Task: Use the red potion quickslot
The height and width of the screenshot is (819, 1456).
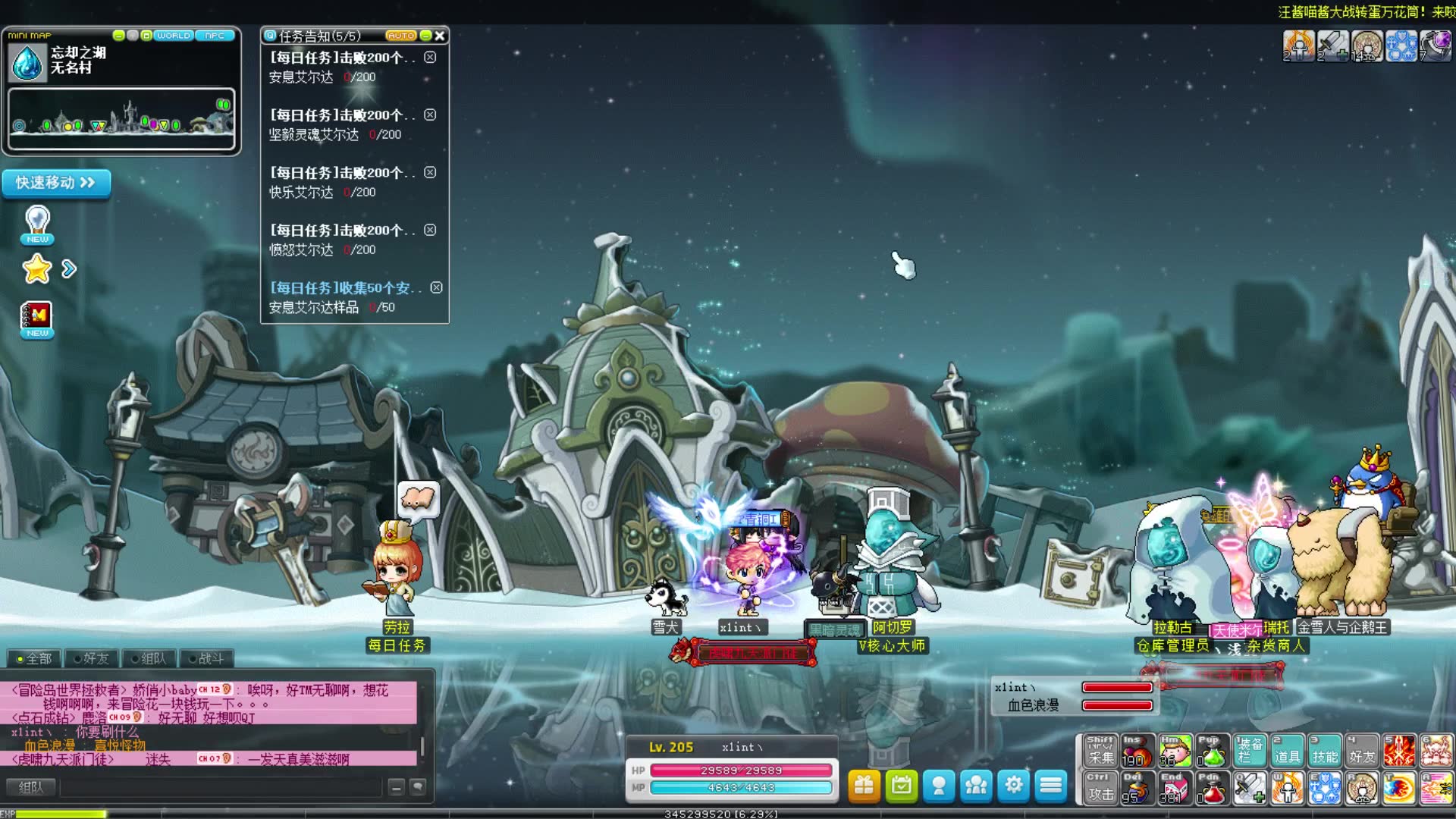Action: click(1212, 789)
